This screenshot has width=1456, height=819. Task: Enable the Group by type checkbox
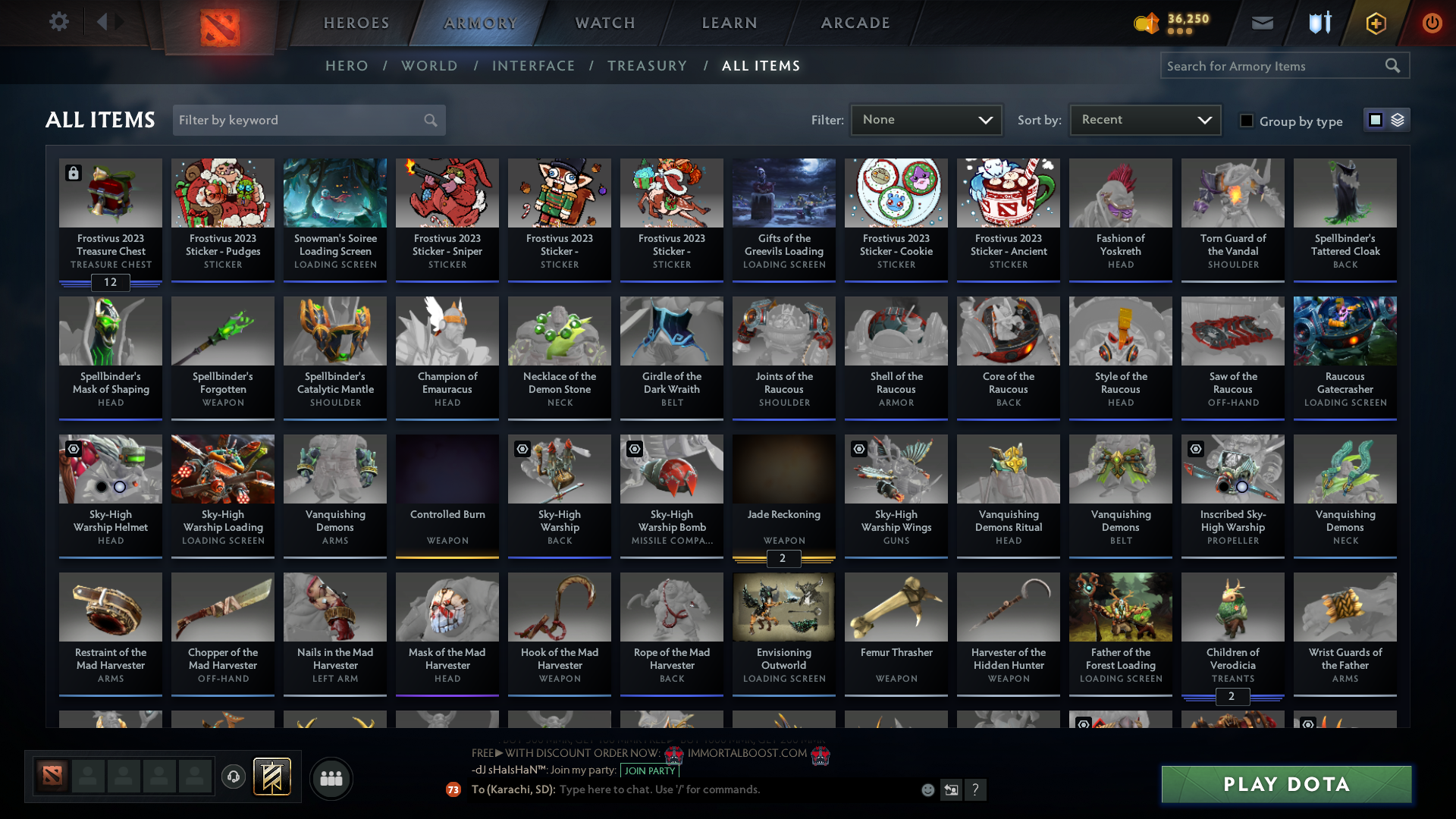(x=1246, y=121)
